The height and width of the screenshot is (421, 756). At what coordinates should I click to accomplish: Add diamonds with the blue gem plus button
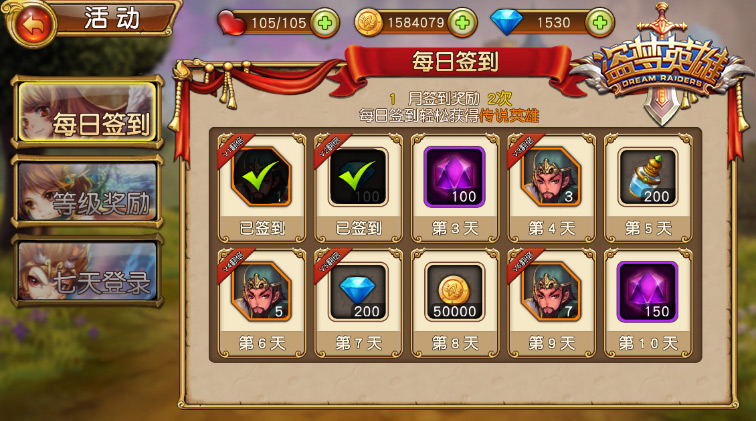598,21
